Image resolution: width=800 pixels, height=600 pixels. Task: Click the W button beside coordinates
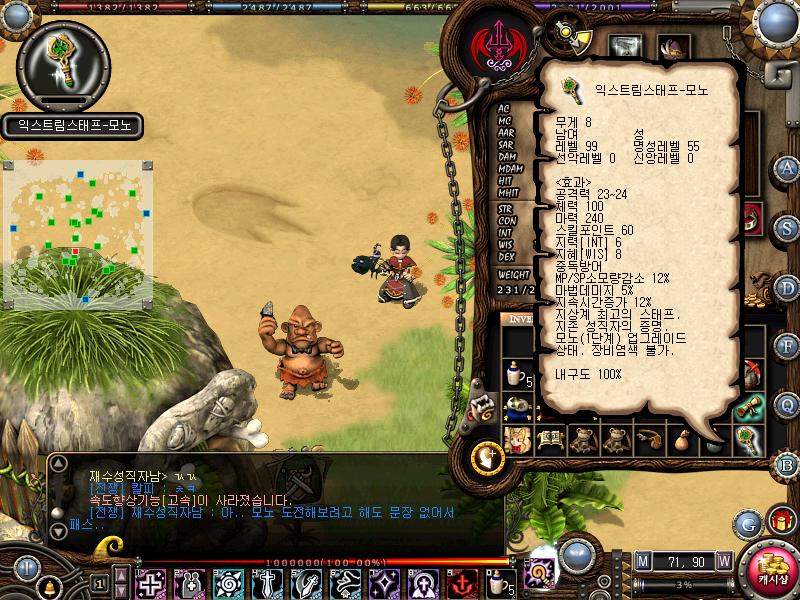pyautogui.click(x=723, y=560)
